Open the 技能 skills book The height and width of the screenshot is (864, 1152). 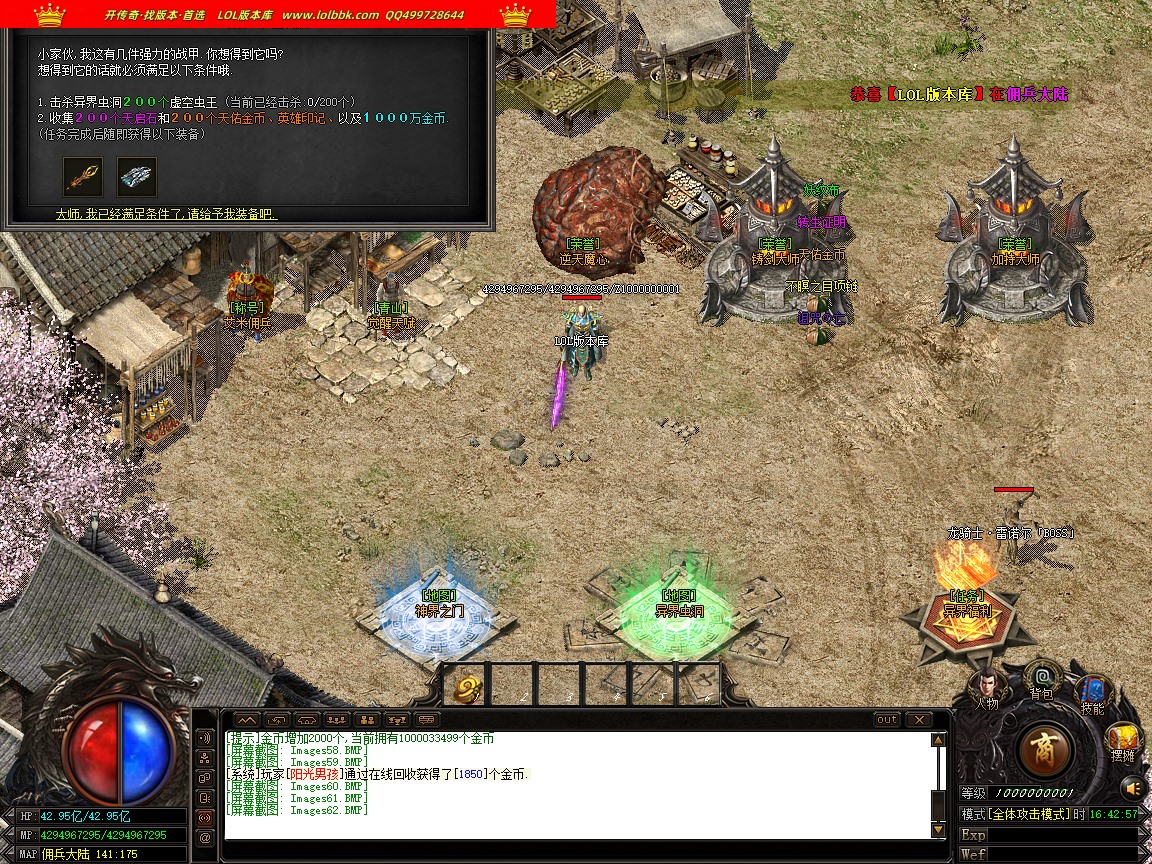coord(1093,692)
